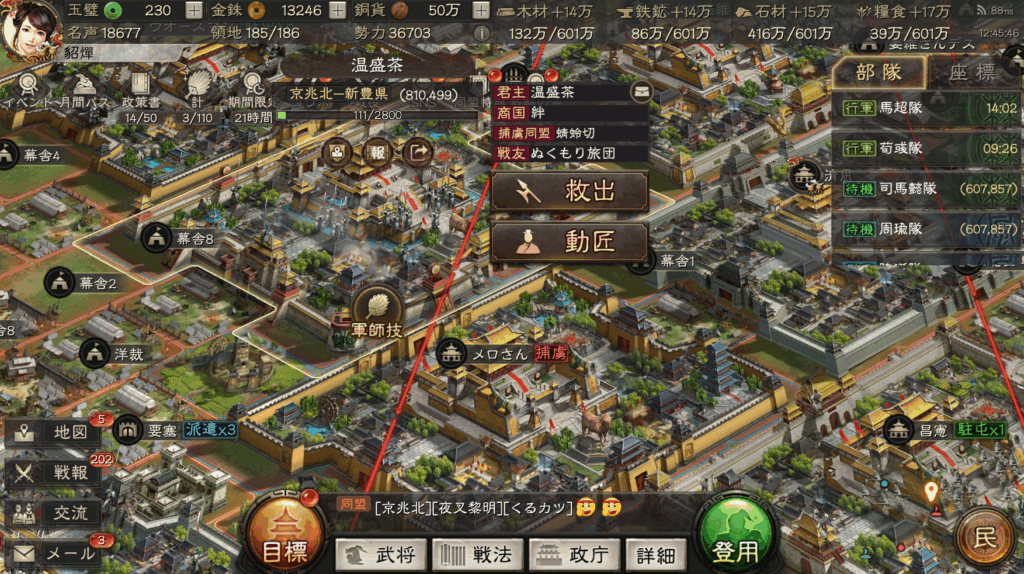Viewport: 1024px width, 574px height.
Task: Open the green 登用 recruit button
Action: [x=736, y=540]
